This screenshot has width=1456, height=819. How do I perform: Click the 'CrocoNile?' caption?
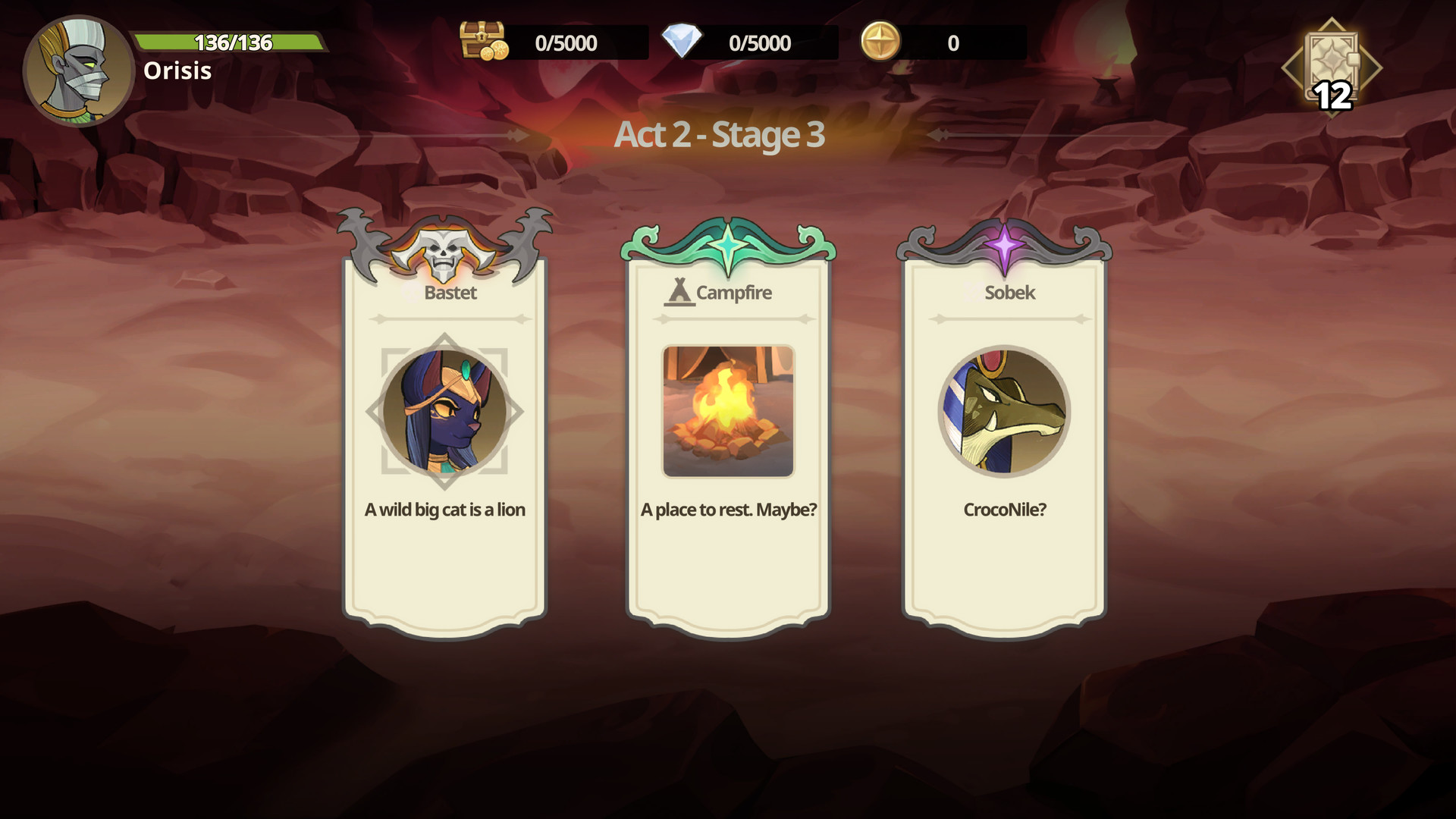1006,510
